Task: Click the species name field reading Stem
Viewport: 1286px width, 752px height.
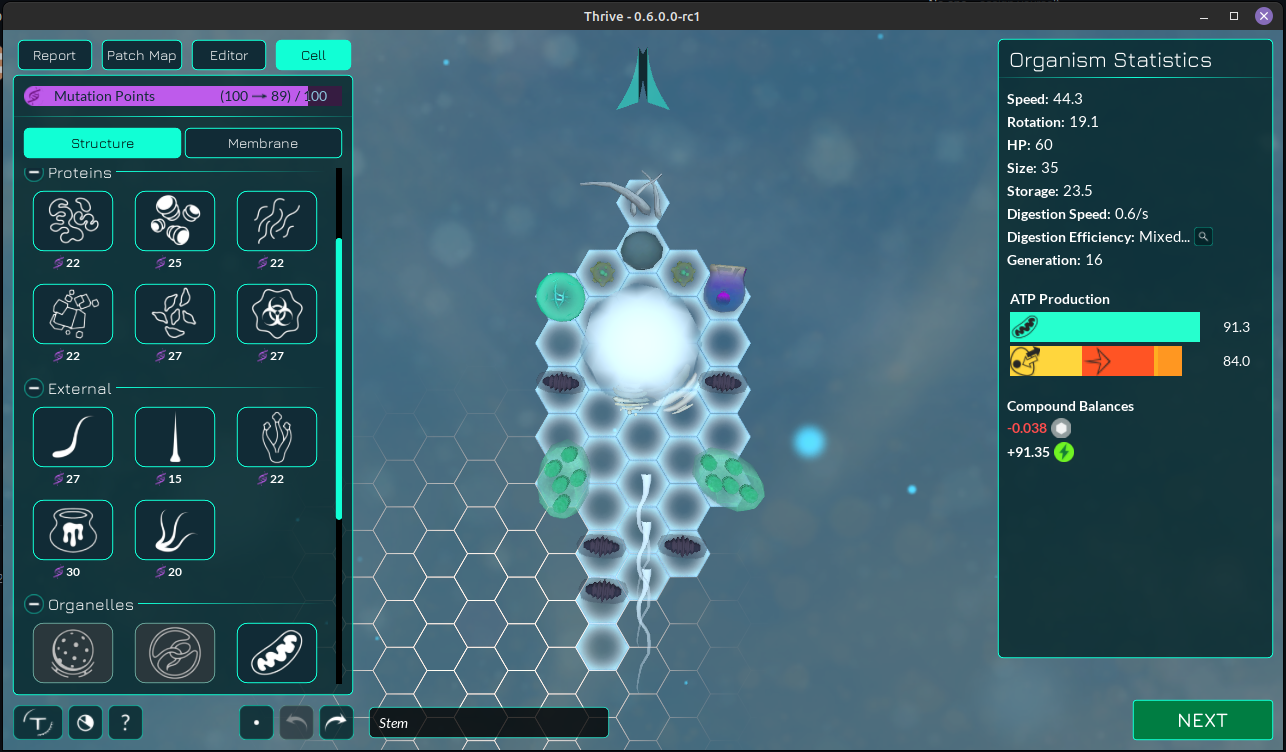Action: point(488,723)
